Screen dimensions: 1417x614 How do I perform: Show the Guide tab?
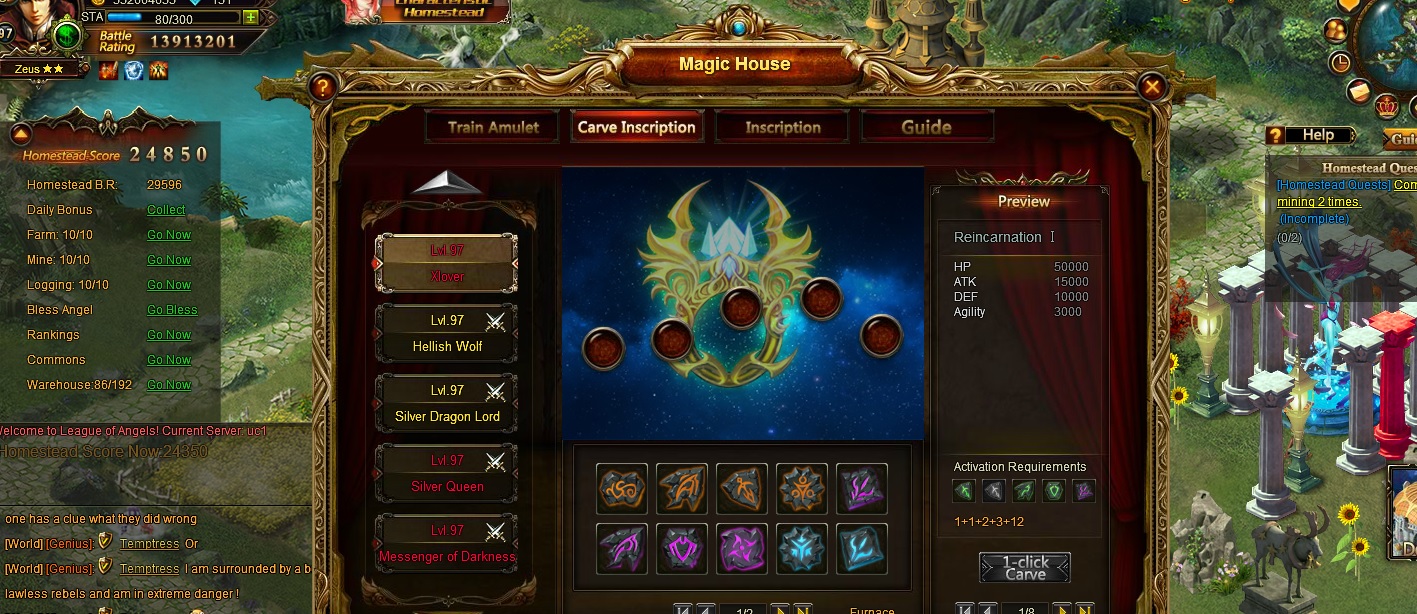click(926, 127)
